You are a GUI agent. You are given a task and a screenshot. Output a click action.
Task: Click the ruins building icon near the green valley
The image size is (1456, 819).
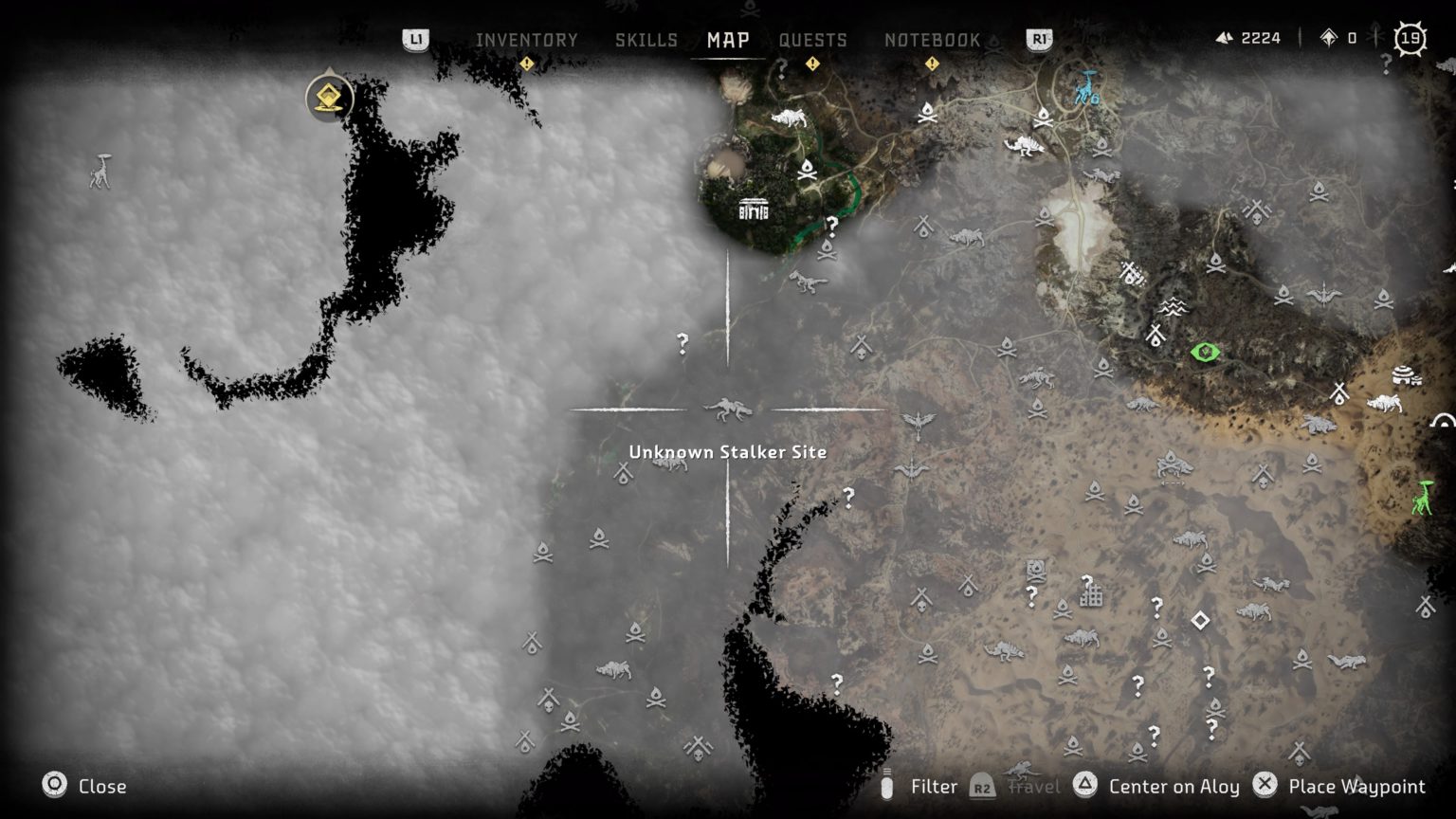point(752,210)
